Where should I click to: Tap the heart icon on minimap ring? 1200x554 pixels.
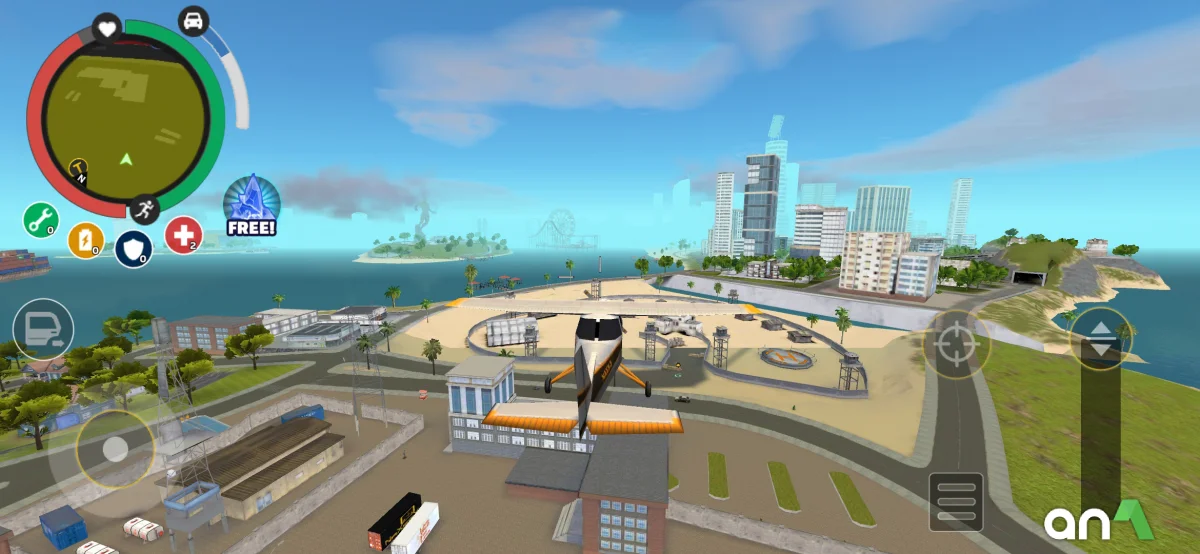coord(106,28)
